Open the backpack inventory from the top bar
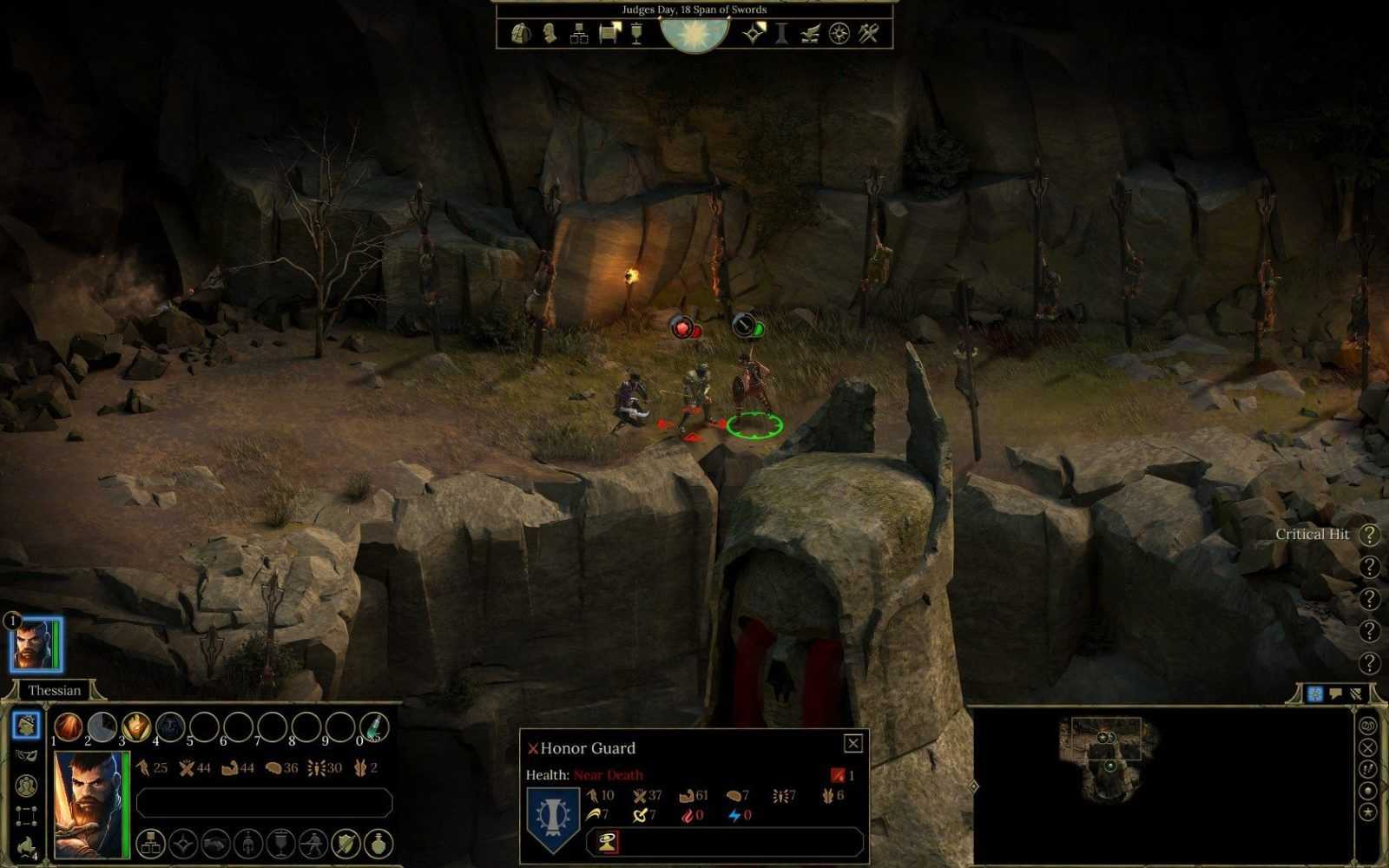1389x868 pixels. 521,34
